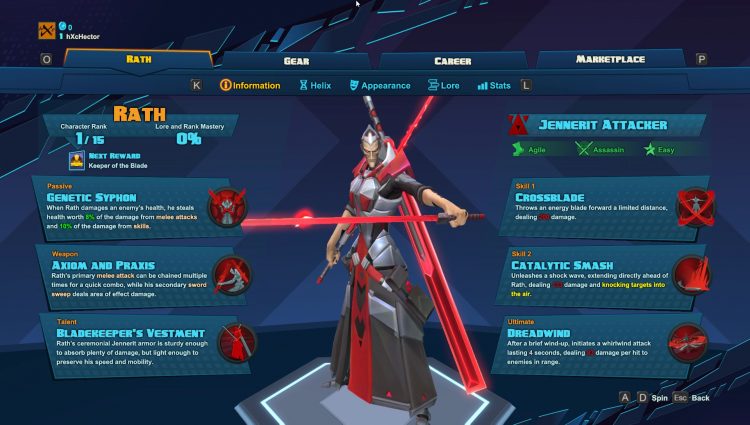Switch to the Appearance section

coord(379,85)
